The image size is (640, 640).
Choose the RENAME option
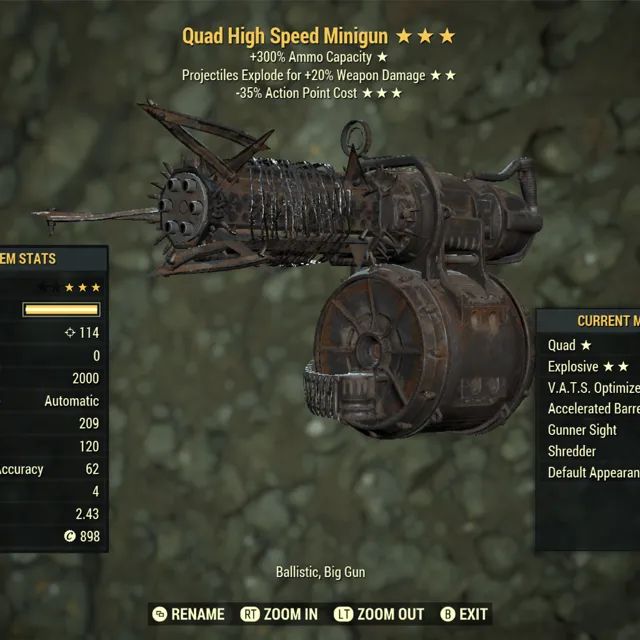click(188, 614)
